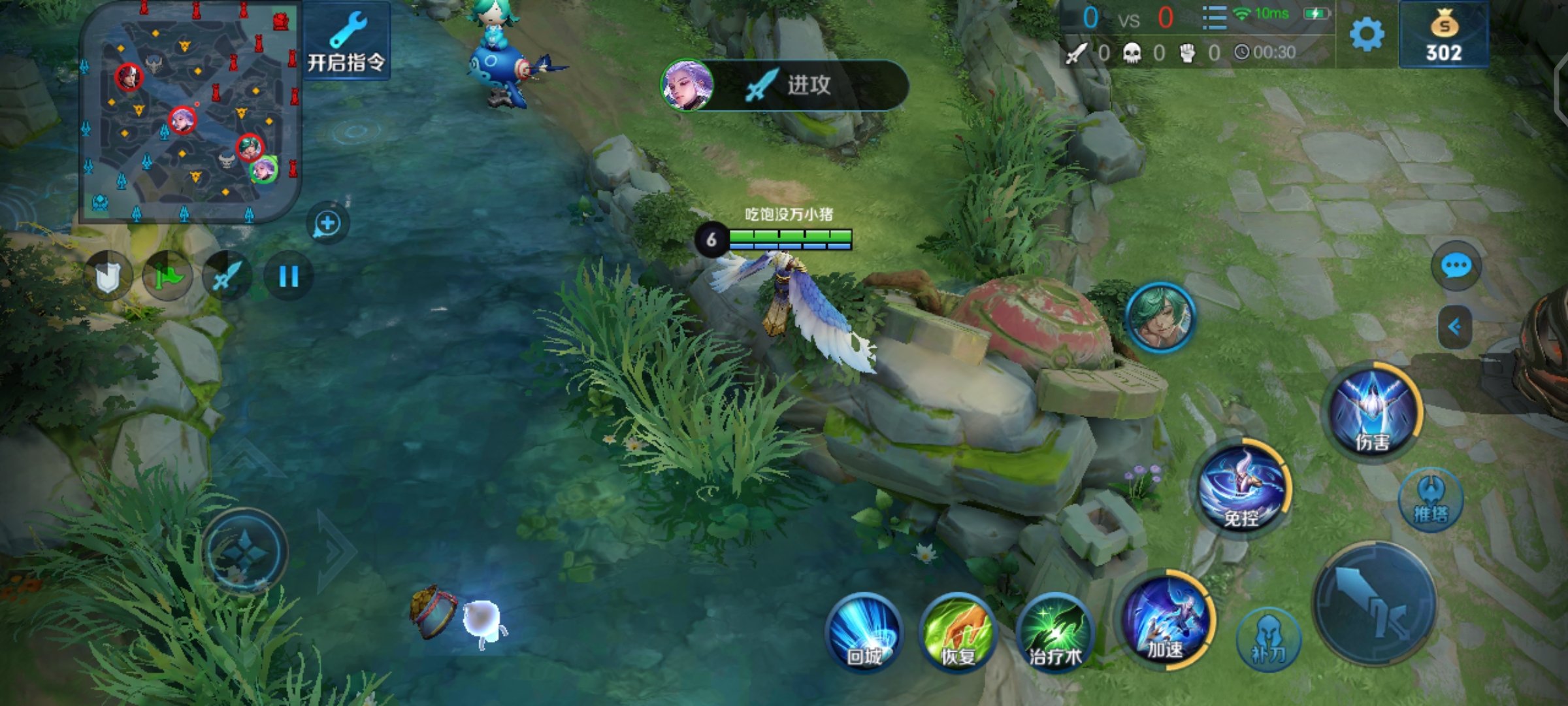Open the chat bubble button
The height and width of the screenshot is (706, 1568).
pos(1456,266)
